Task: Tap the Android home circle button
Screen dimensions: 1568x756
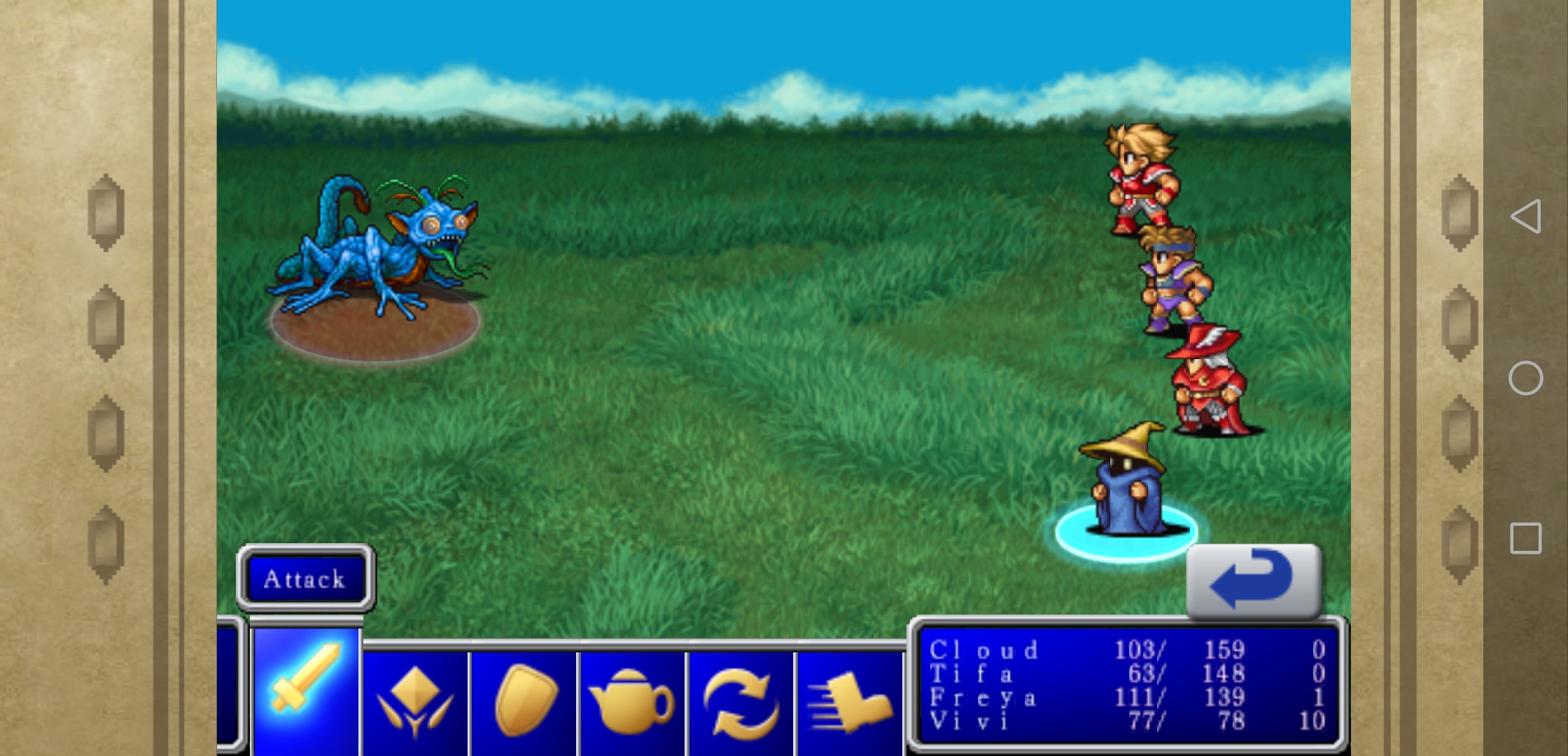Action: pos(1526,379)
